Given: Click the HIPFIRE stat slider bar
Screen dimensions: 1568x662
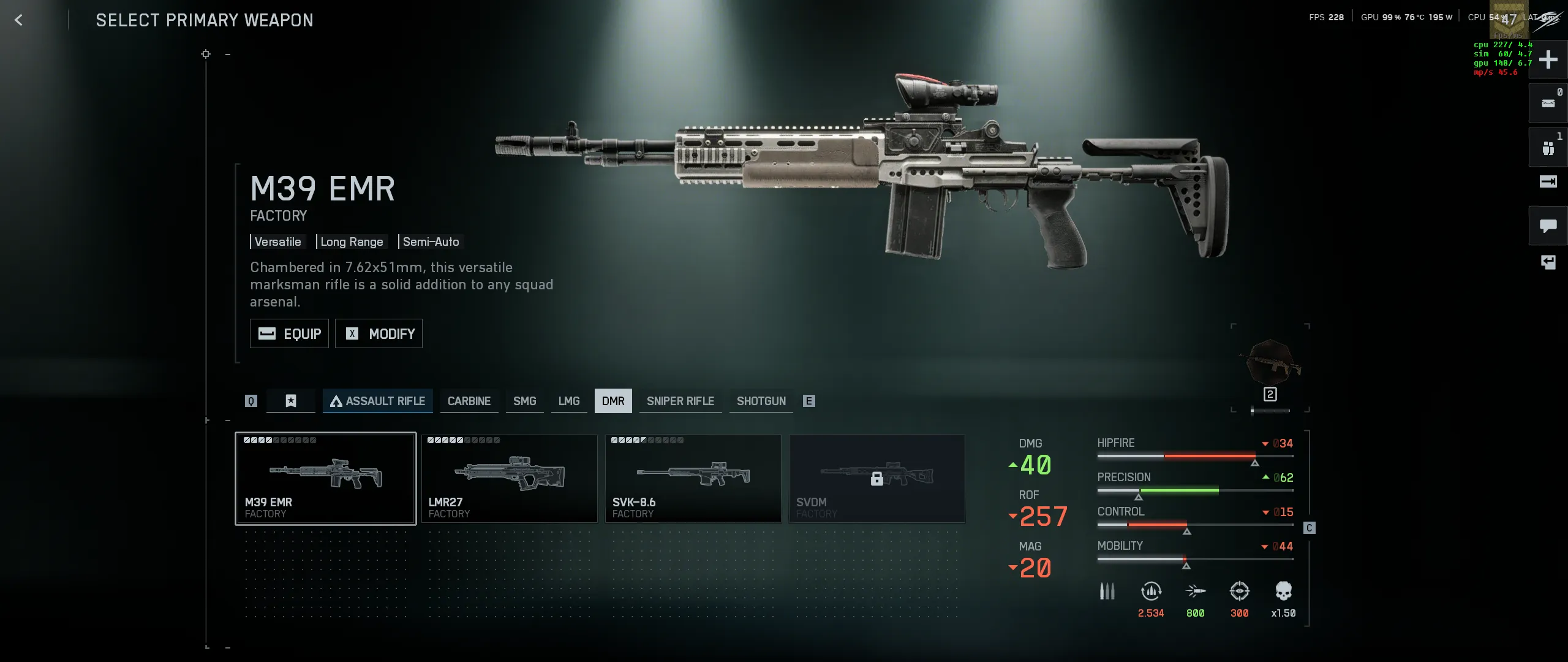Looking at the screenshot, I should tap(1194, 456).
